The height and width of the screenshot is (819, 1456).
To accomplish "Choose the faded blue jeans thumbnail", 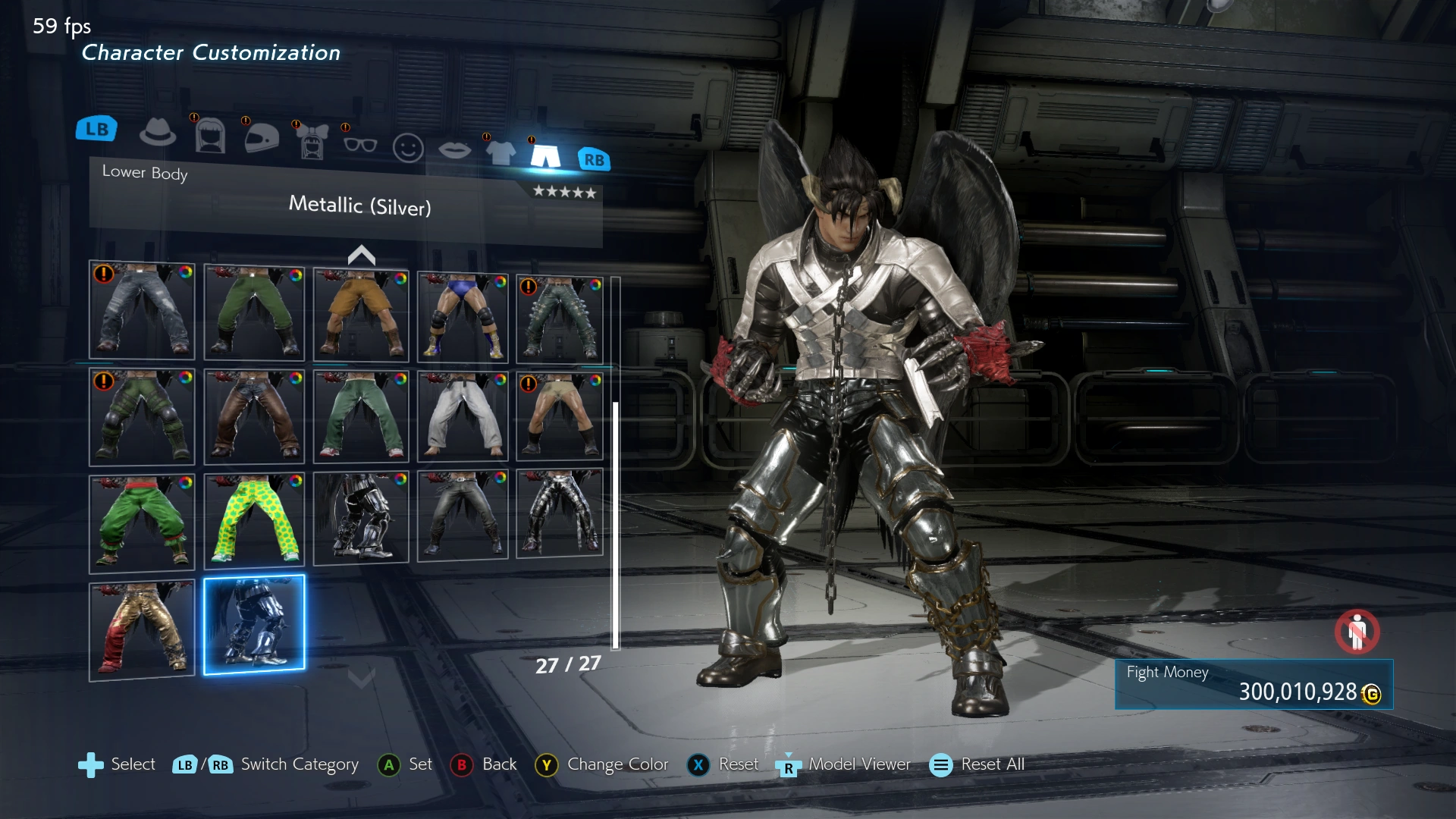I will click(x=142, y=310).
